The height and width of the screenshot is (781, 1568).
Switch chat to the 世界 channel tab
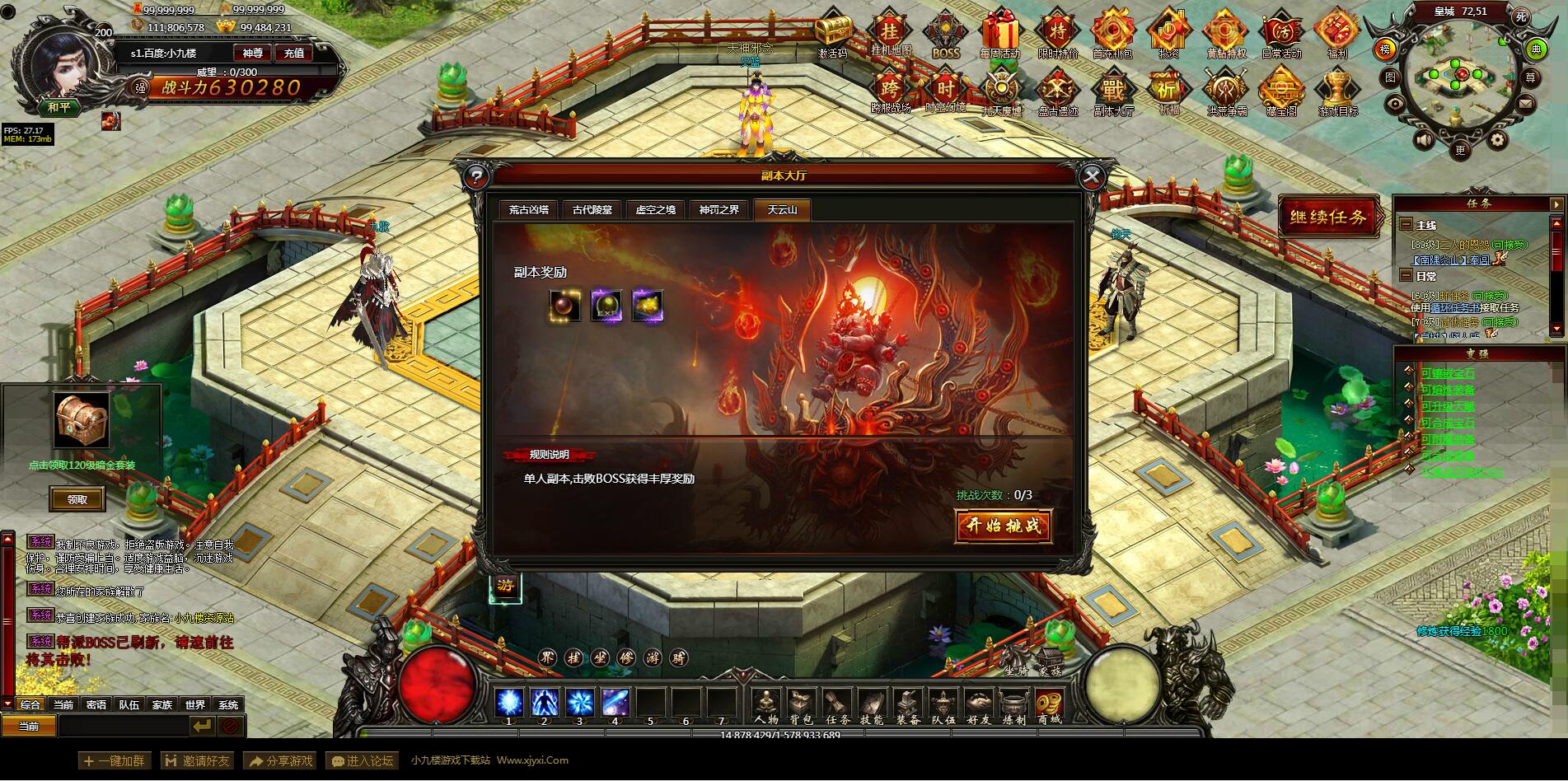194,705
